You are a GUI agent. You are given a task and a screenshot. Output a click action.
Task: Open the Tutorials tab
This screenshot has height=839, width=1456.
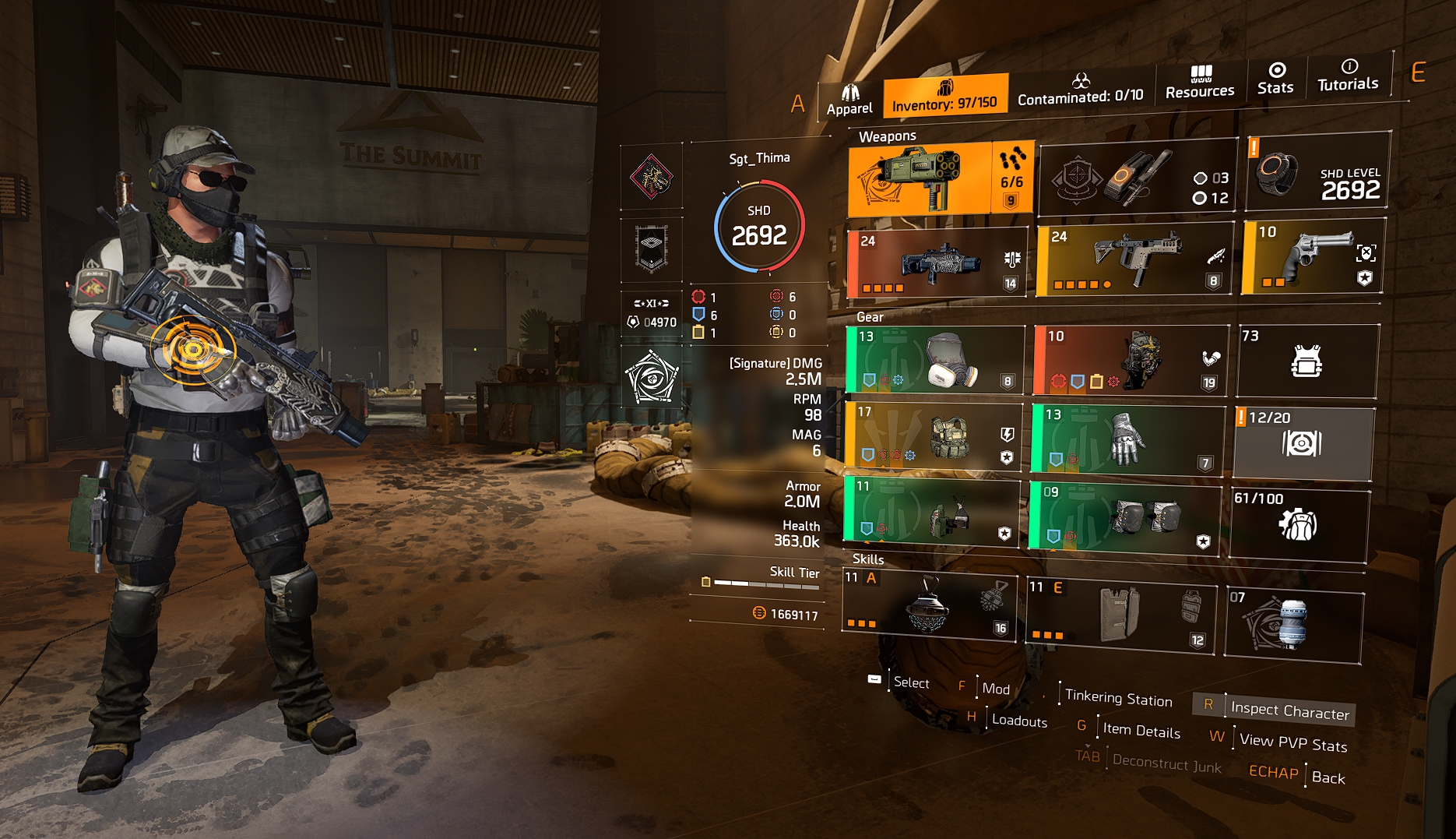[x=1348, y=76]
